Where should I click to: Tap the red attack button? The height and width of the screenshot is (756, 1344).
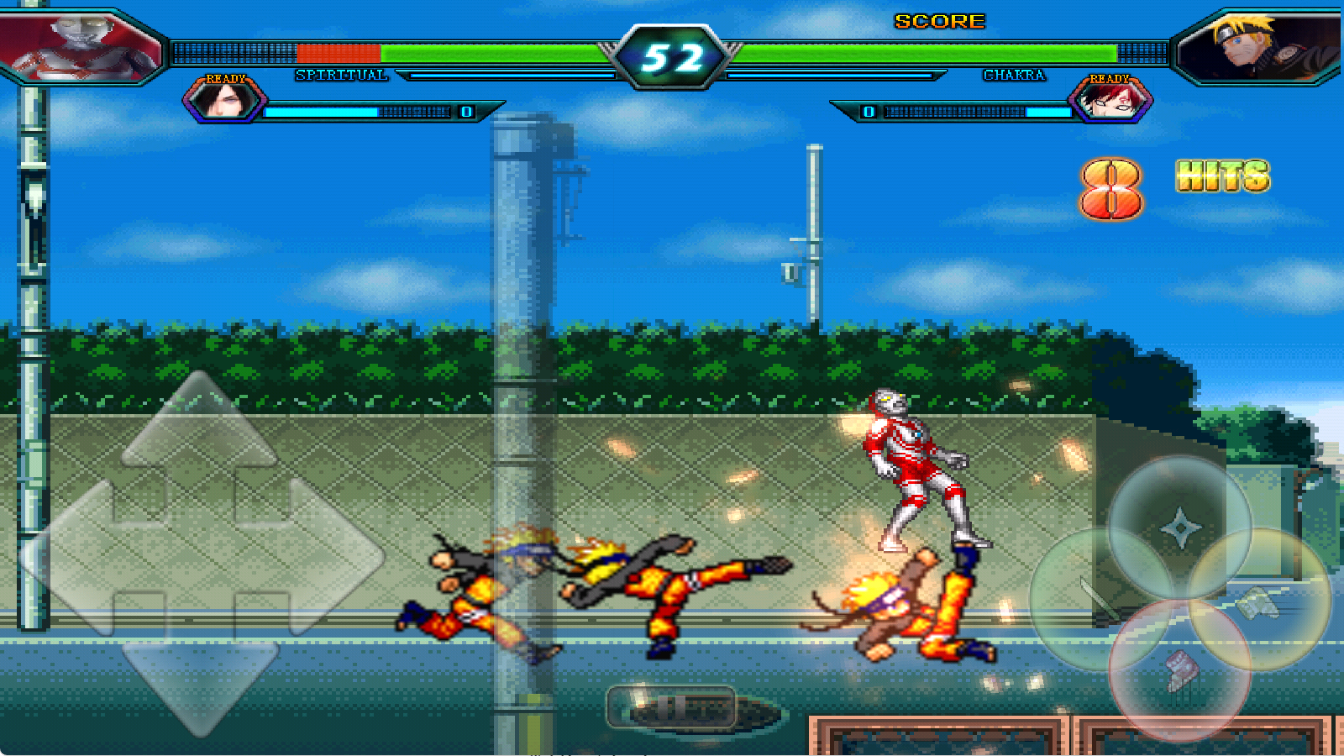coord(1180,671)
